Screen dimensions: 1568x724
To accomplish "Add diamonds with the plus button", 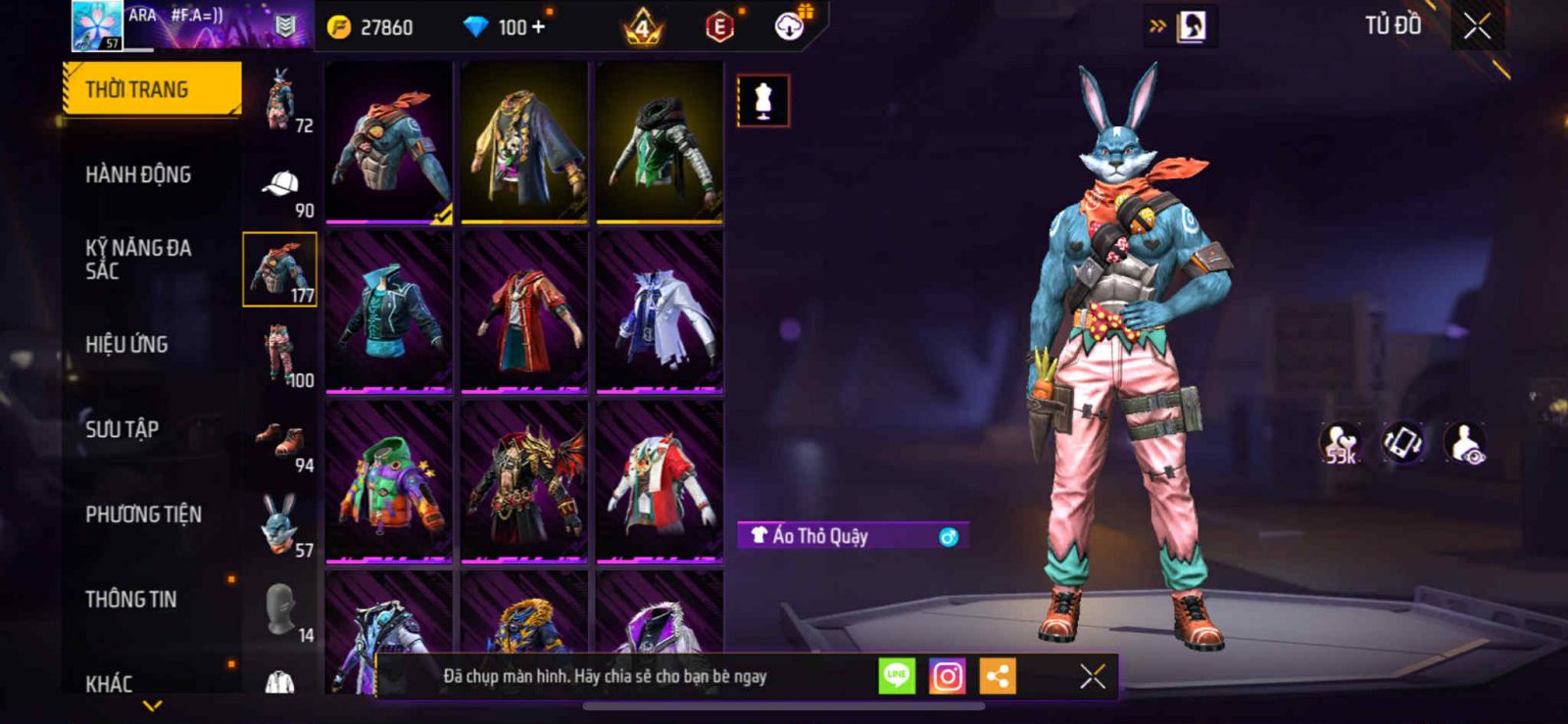I will 538,26.
